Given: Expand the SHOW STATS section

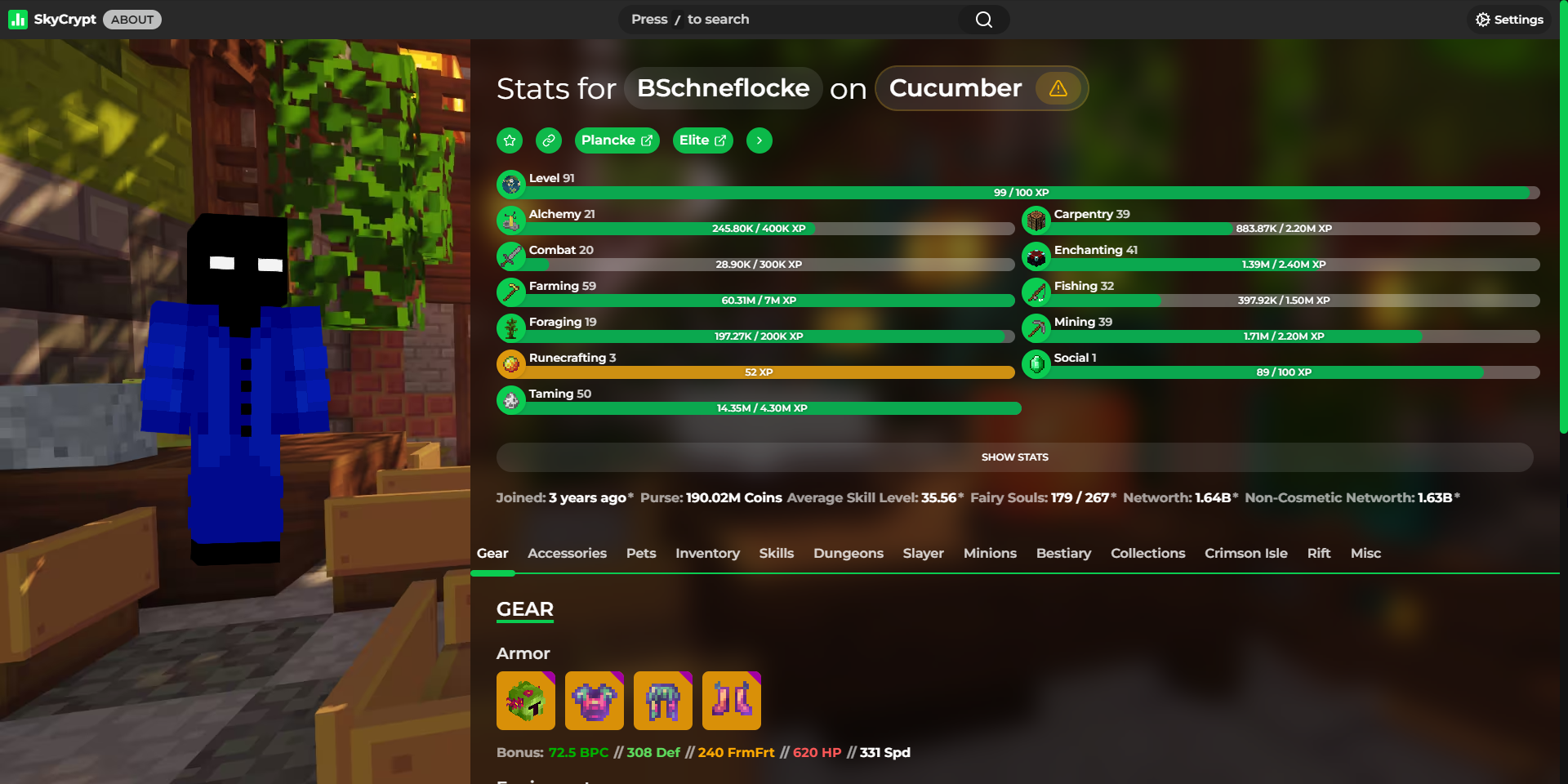Looking at the screenshot, I should click(x=1014, y=457).
